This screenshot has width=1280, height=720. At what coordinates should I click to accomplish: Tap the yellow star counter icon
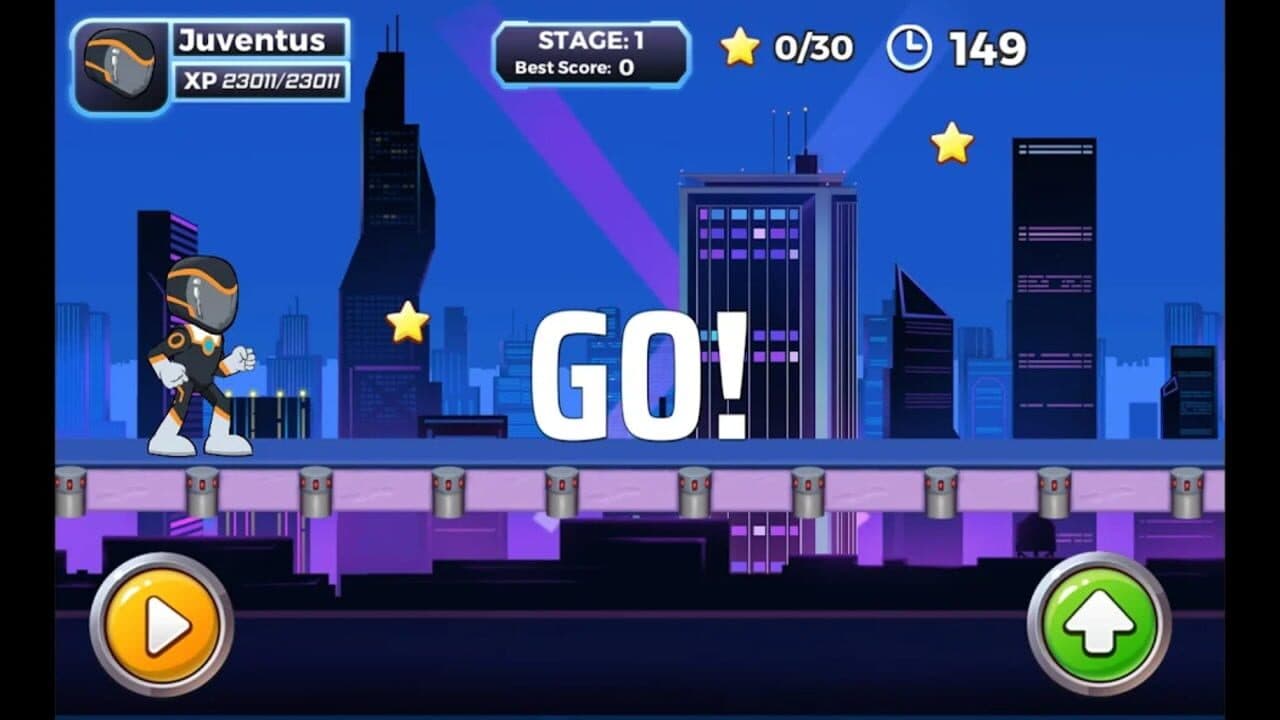click(x=739, y=46)
